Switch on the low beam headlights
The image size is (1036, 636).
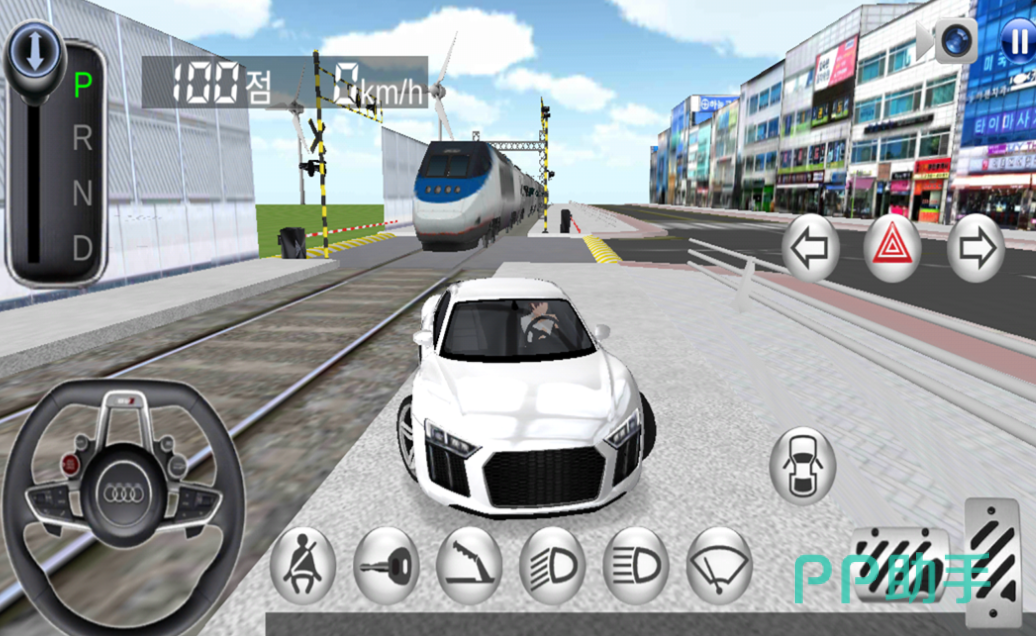coord(552,566)
